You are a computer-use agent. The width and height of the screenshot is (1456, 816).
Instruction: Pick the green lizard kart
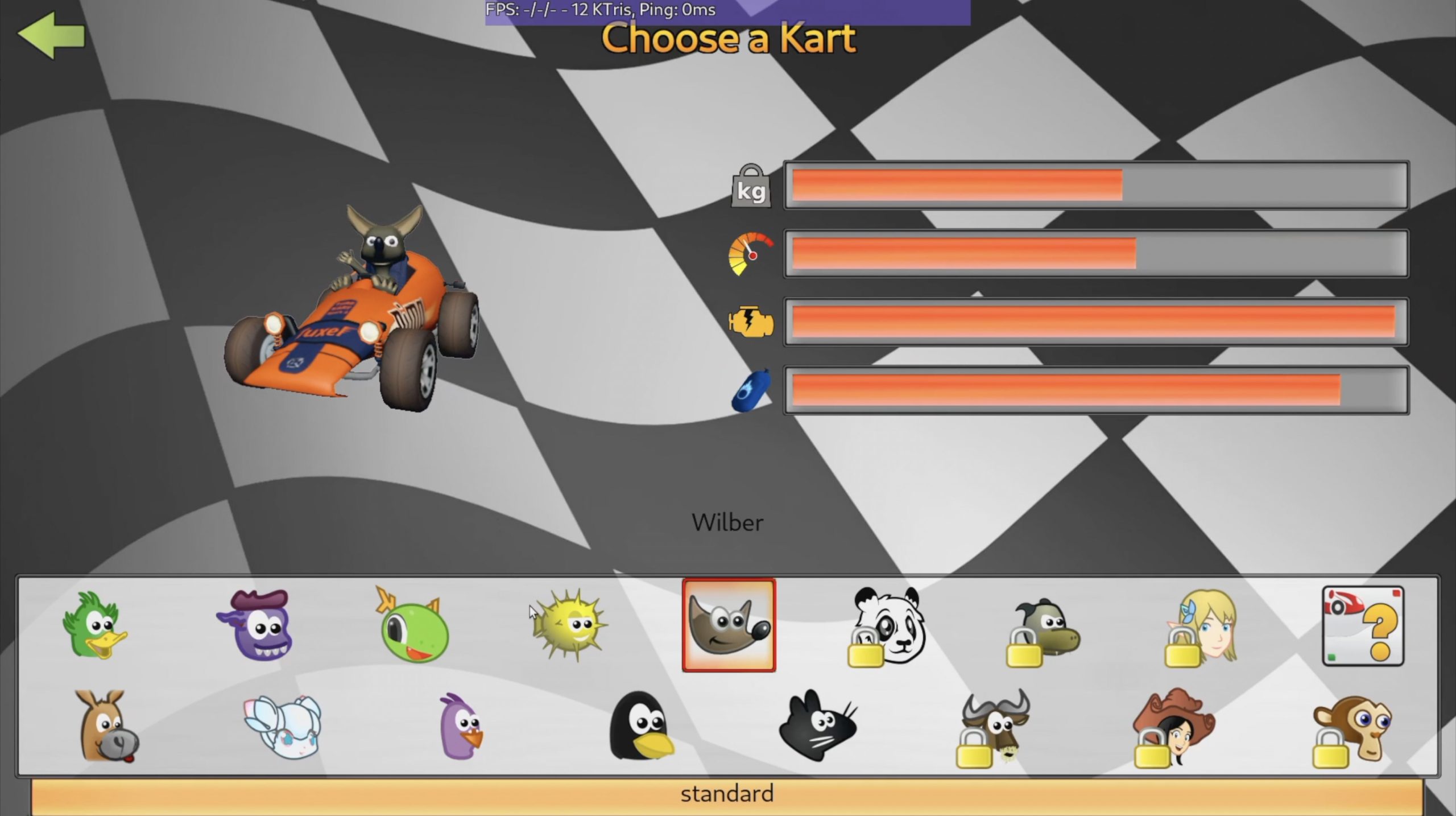412,626
